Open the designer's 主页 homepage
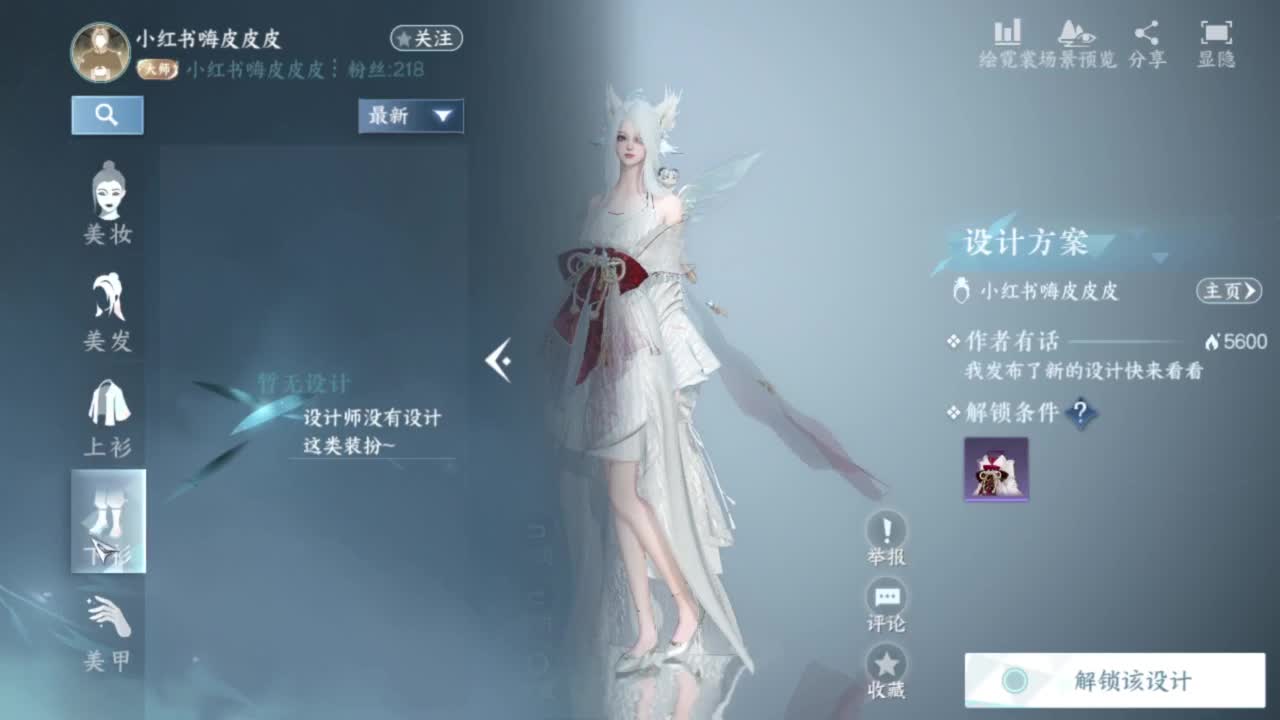This screenshot has height=720, width=1280. [x=1227, y=292]
